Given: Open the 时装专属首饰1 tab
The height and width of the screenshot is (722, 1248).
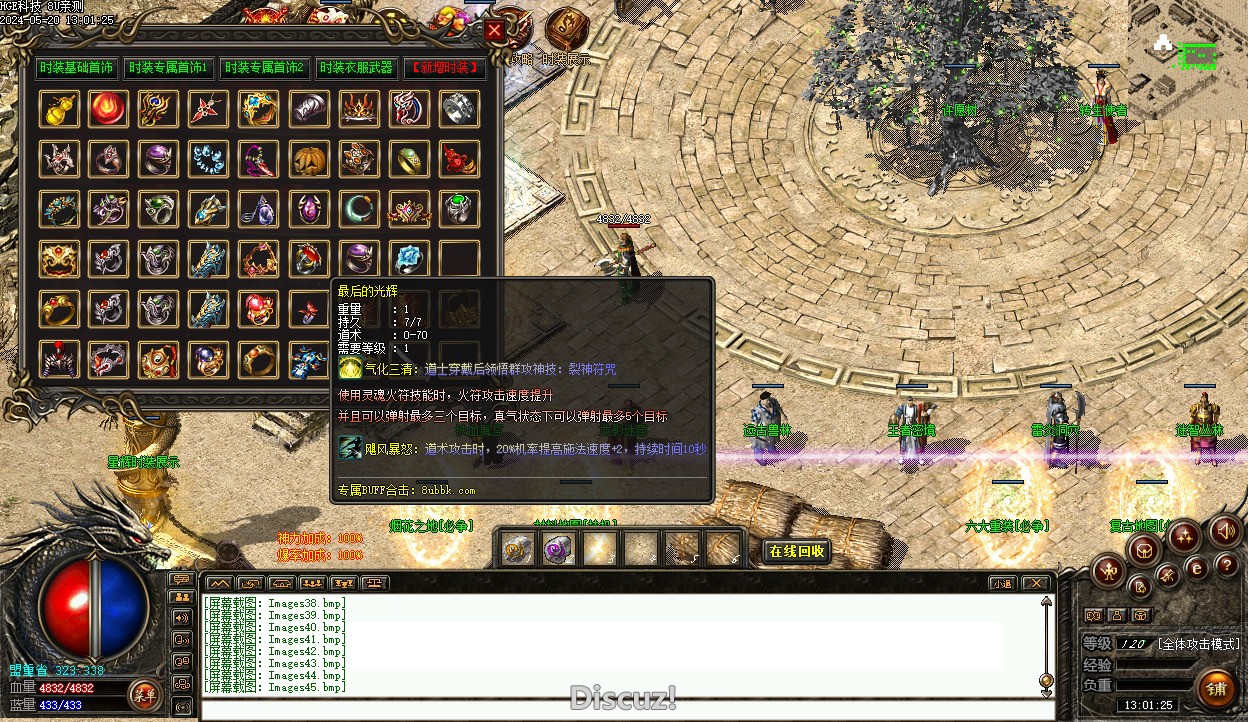Looking at the screenshot, I should pyautogui.click(x=168, y=68).
